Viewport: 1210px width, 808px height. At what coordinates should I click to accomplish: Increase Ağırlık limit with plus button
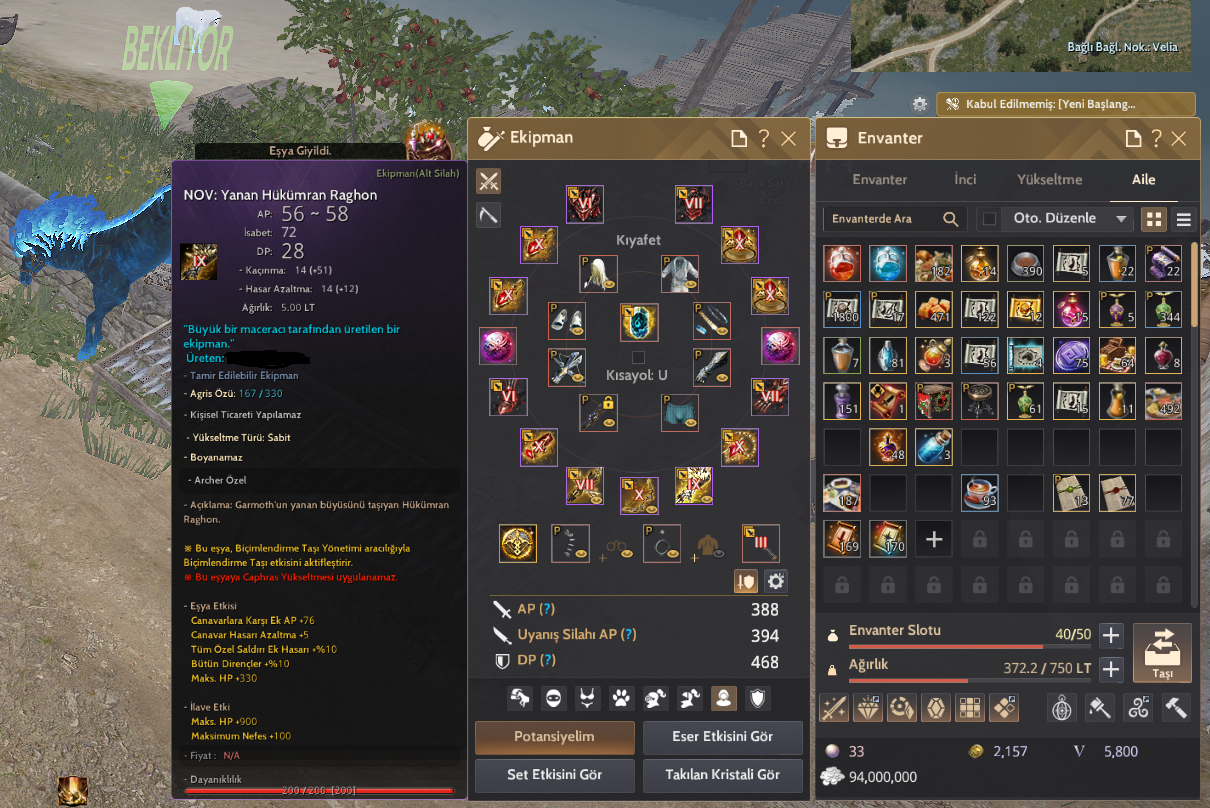[1111, 669]
